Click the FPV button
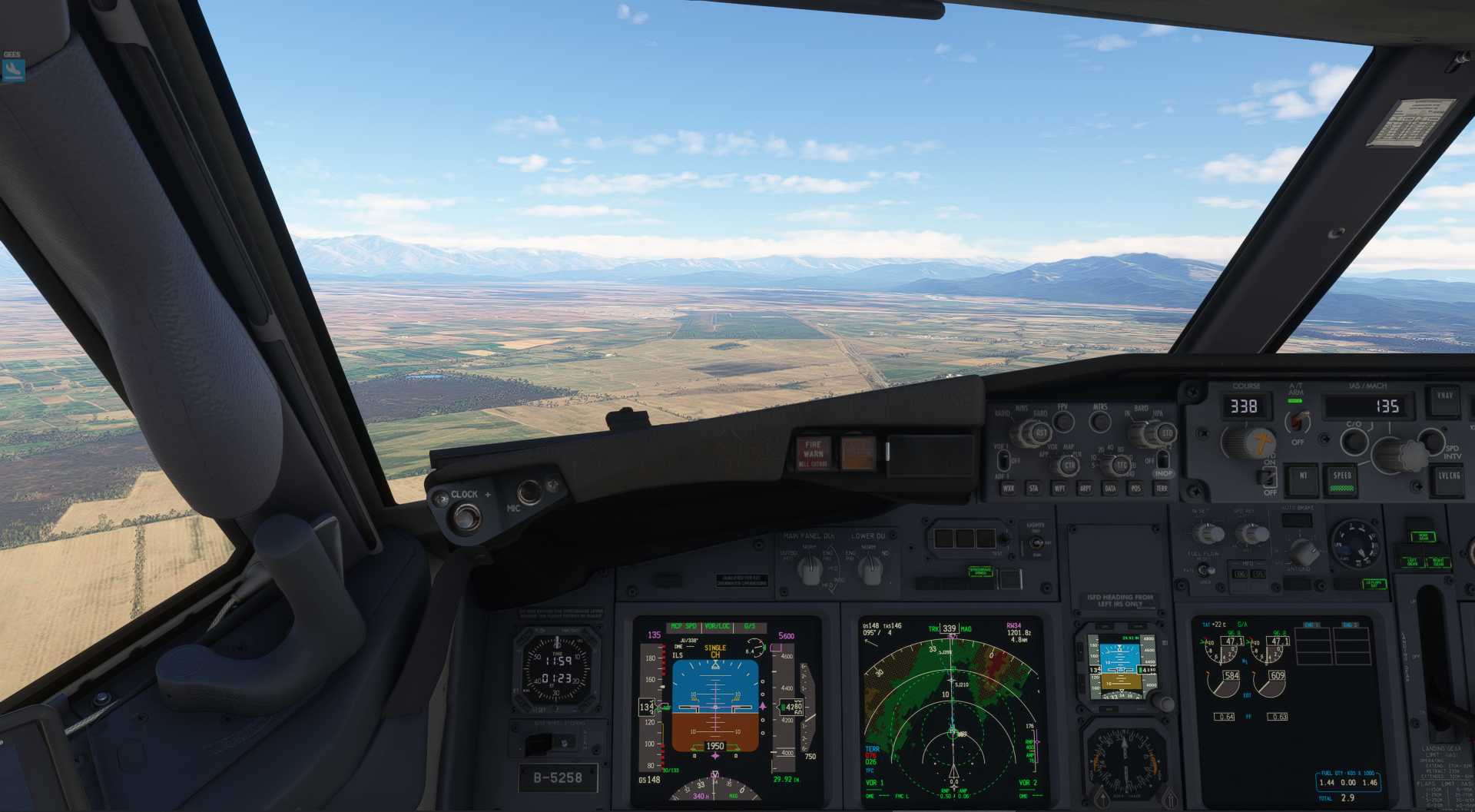 click(x=1063, y=421)
